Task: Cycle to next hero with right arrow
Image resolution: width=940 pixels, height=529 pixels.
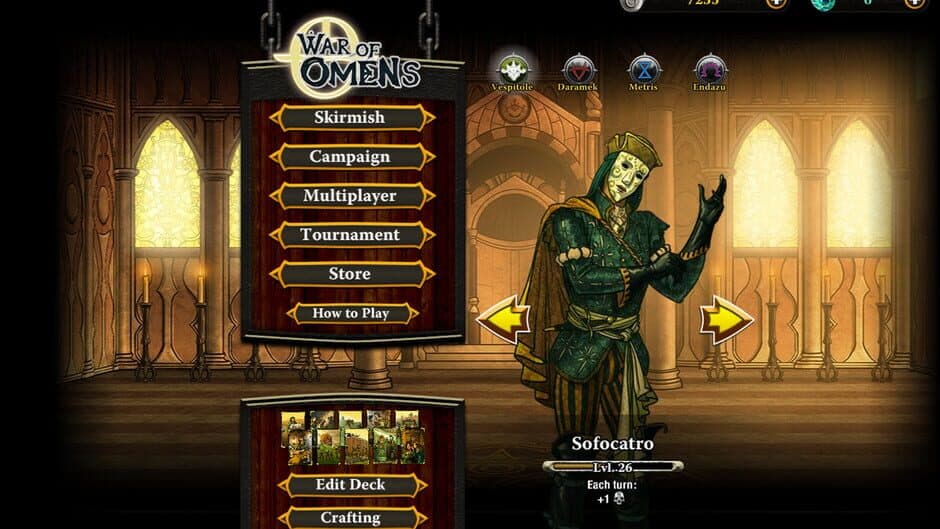Action: pyautogui.click(x=726, y=320)
